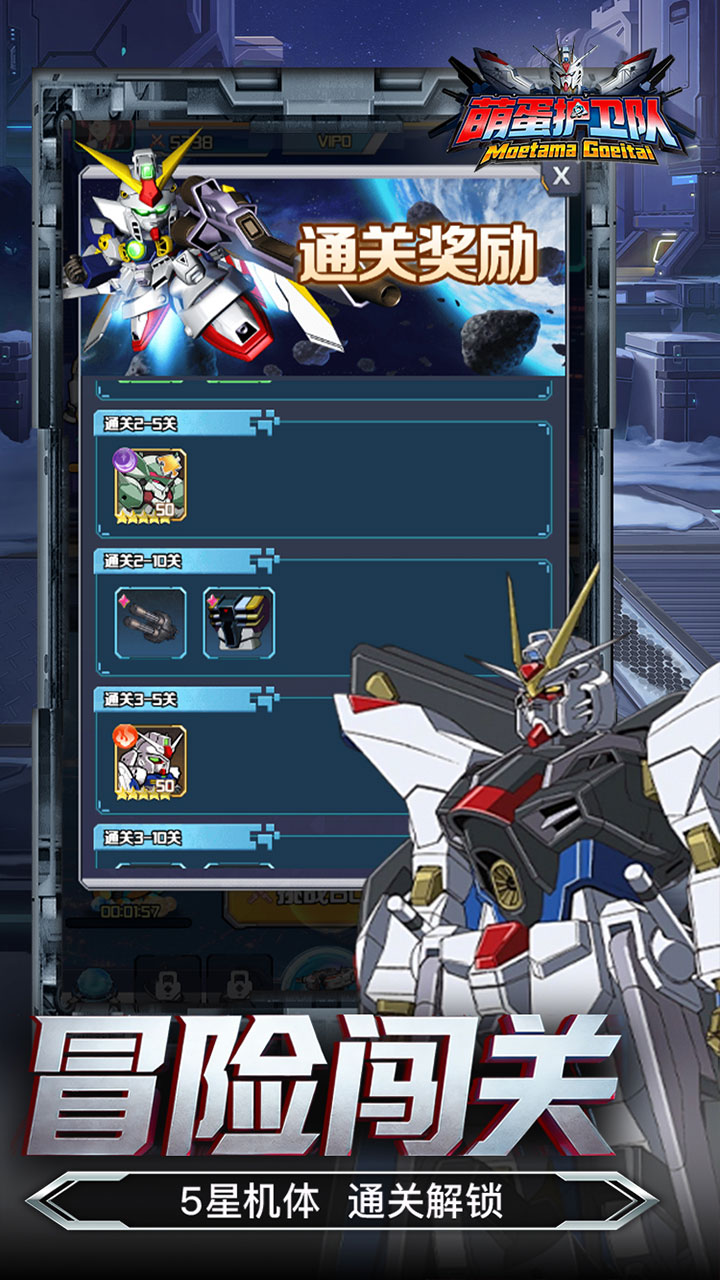Viewport: 720px width, 1280px height.
Task: Select the green 5-star mech reward
Action: (150, 483)
